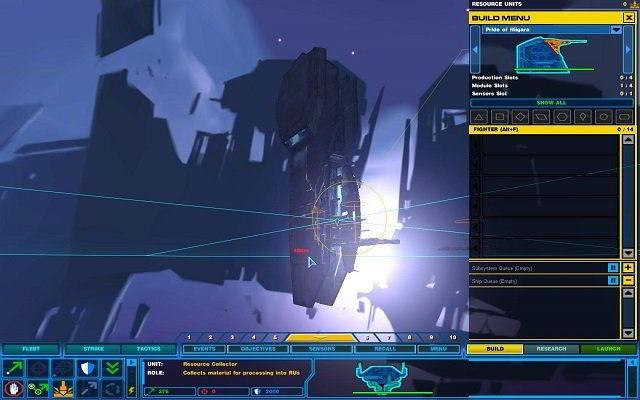Open the Strike menu
Screen dimensions: 640x400
point(92,349)
